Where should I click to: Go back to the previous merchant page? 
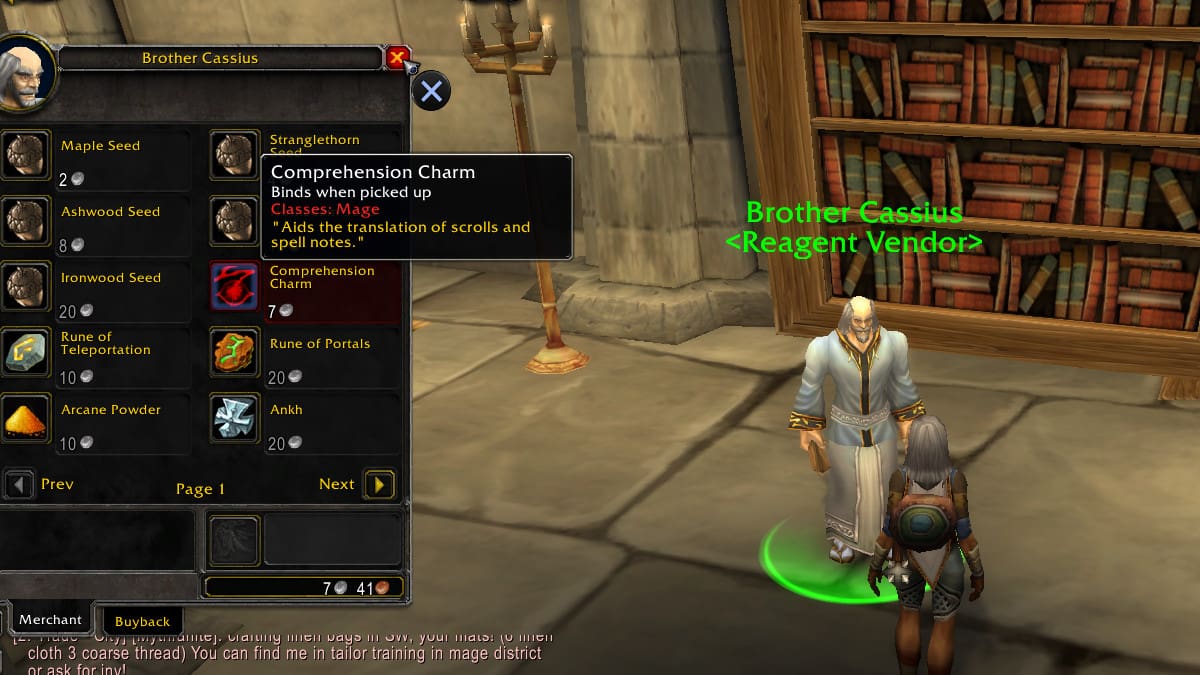point(19,485)
